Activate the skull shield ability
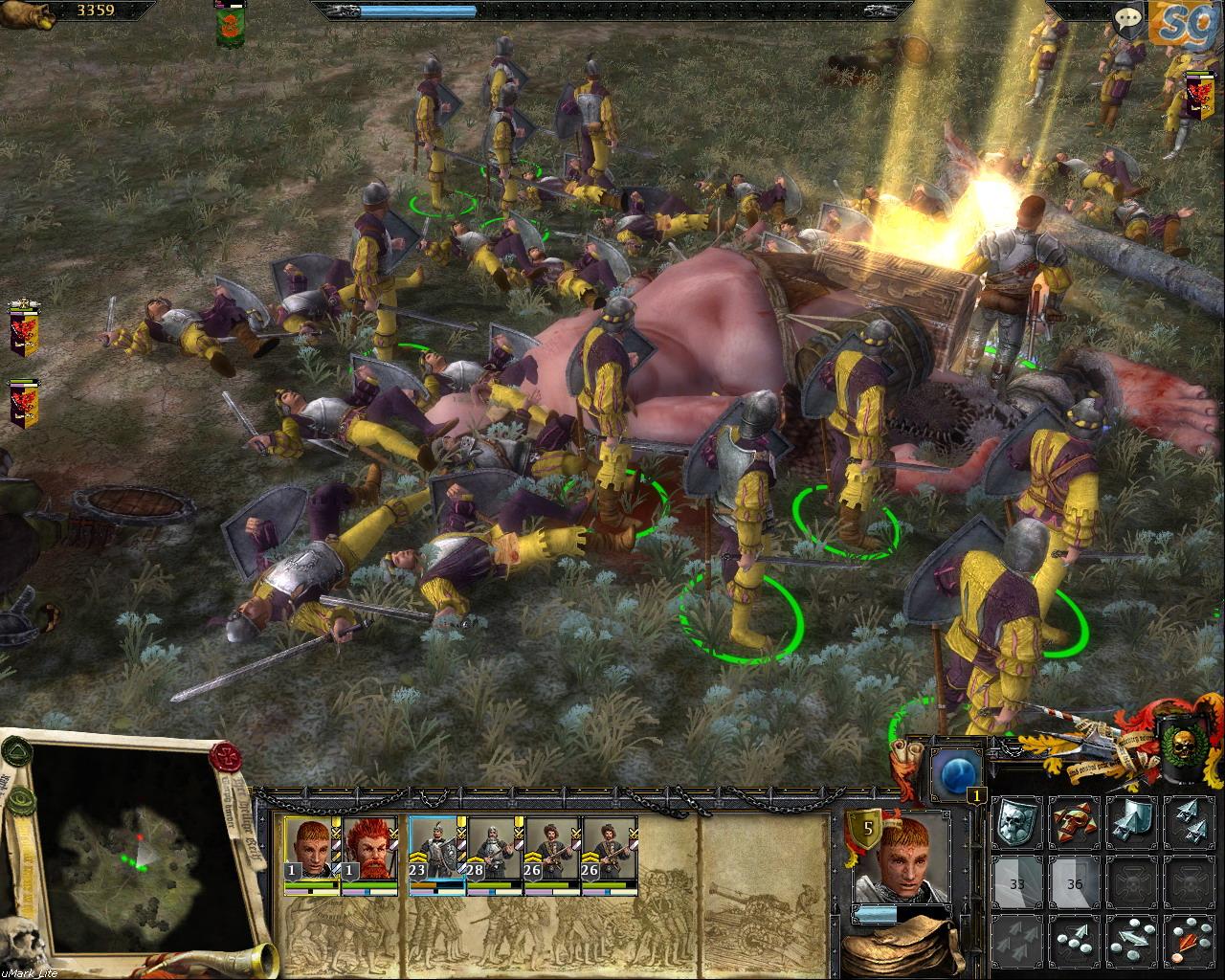This screenshot has width=1225, height=980. pos(1016,821)
